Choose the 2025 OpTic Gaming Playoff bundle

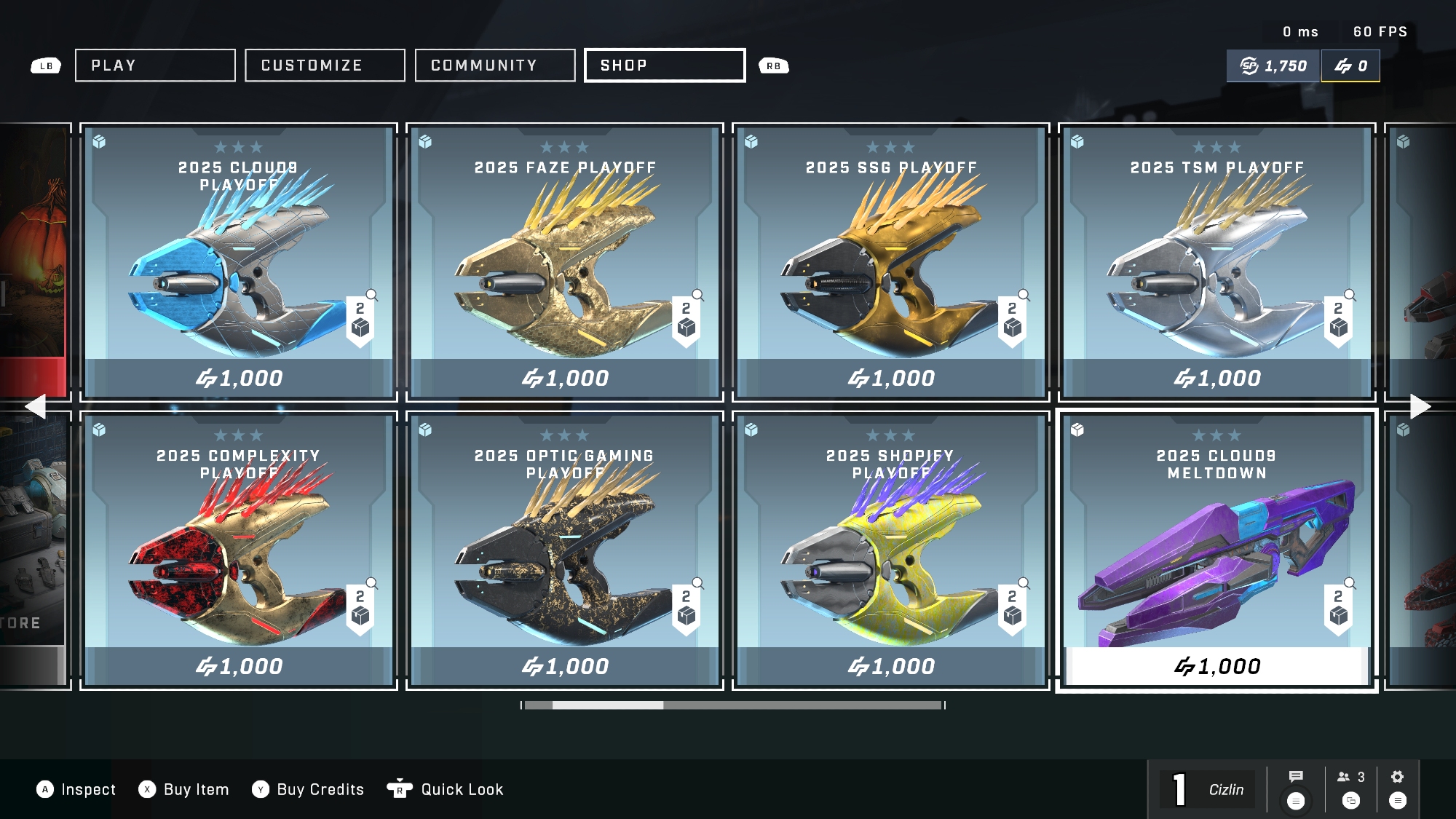(x=565, y=550)
